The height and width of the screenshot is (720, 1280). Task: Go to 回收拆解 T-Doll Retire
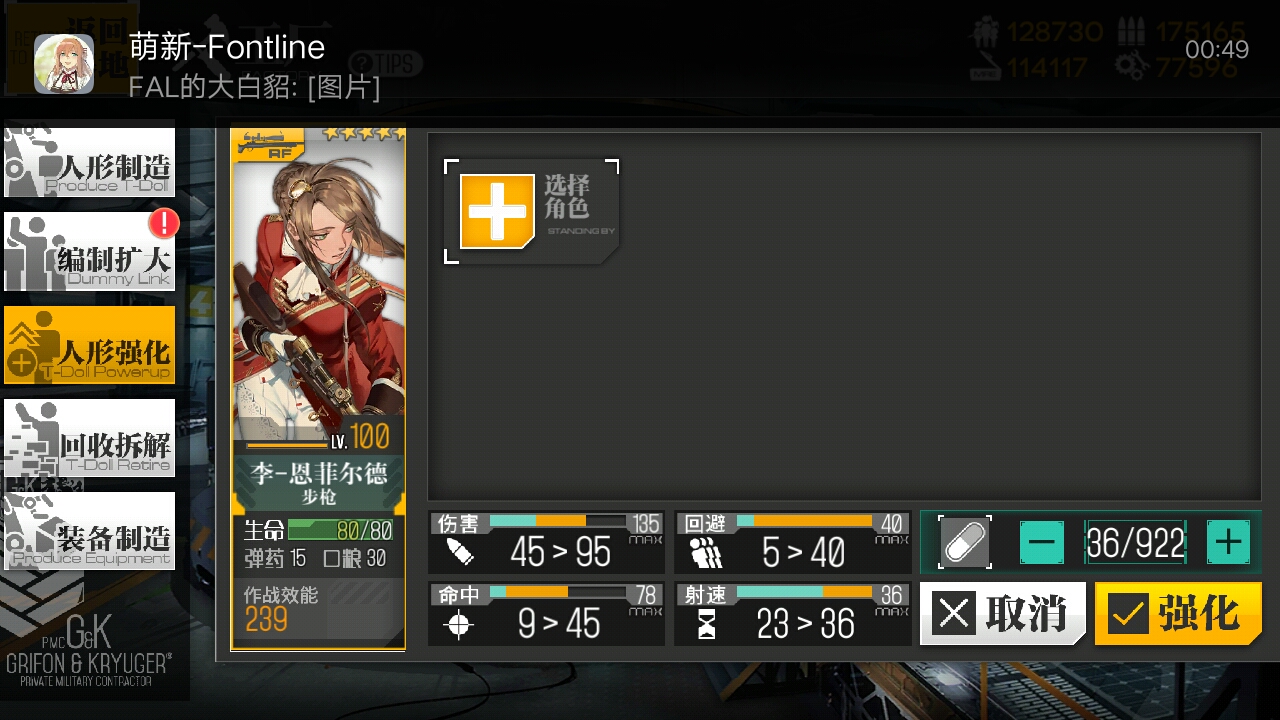click(x=90, y=438)
